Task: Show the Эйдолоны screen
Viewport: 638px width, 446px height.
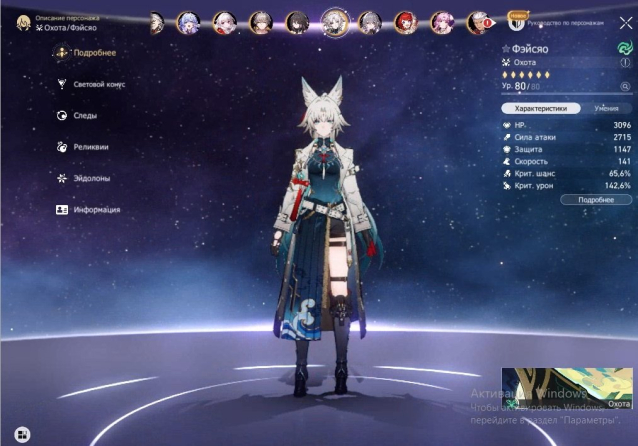Action: pyautogui.click(x=92, y=178)
